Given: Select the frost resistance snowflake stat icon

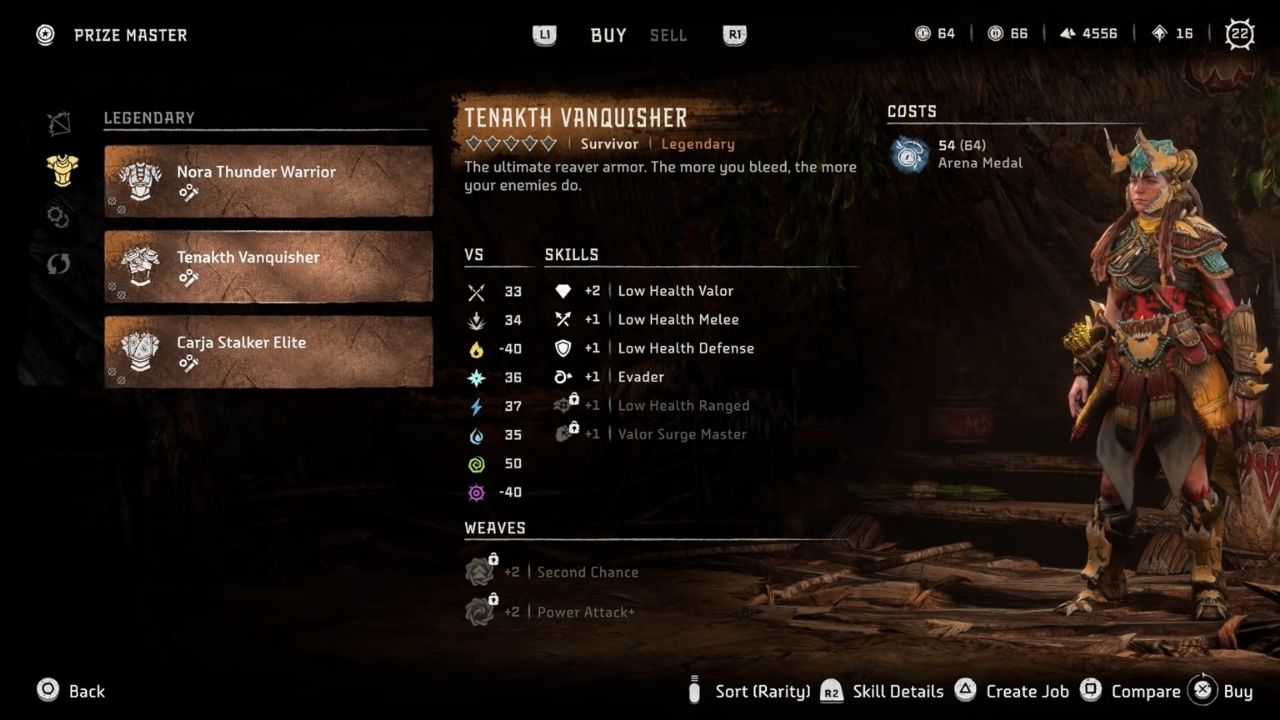Looking at the screenshot, I should click(x=475, y=377).
